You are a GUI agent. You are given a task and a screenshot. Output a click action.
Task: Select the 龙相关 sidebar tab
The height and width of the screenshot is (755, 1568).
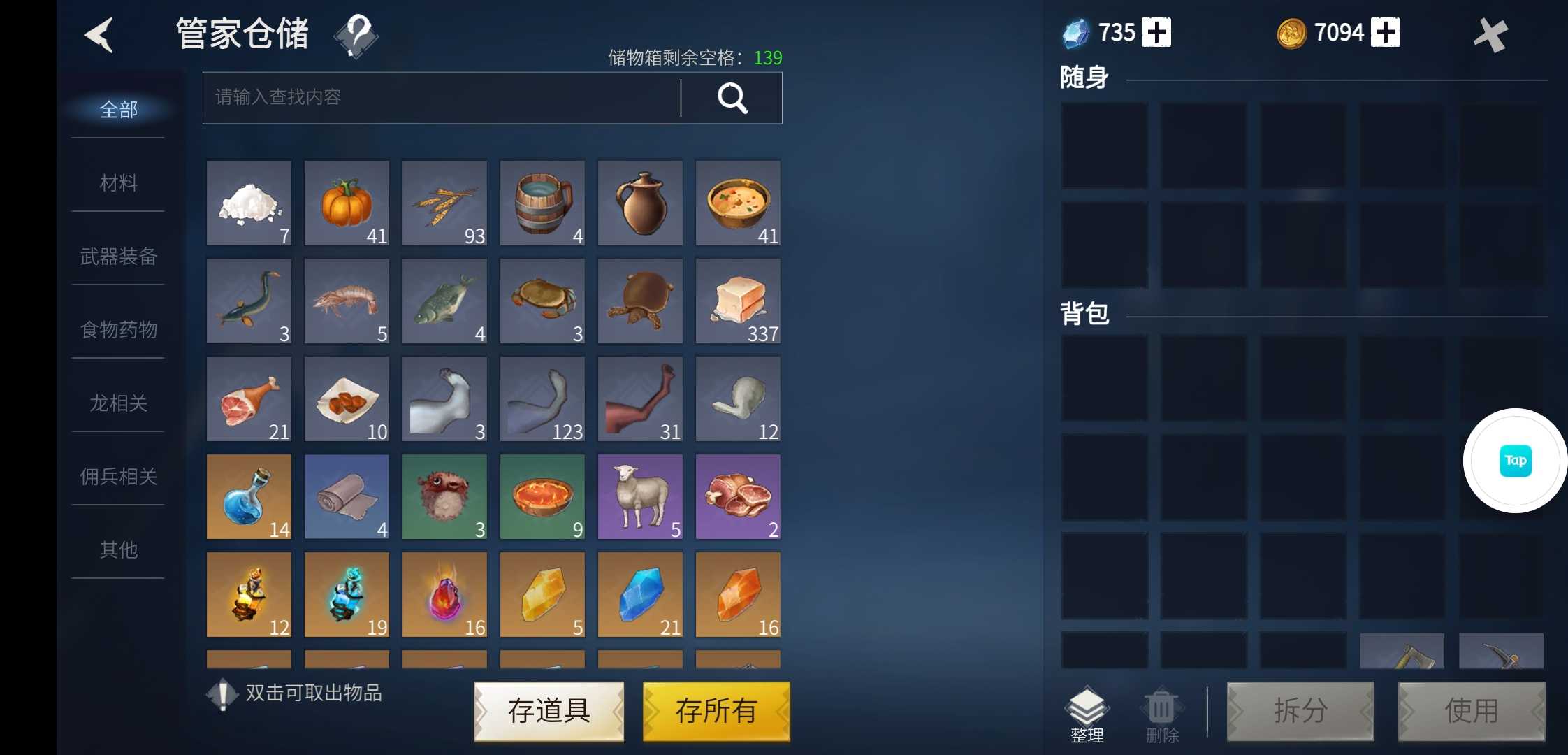pos(116,403)
